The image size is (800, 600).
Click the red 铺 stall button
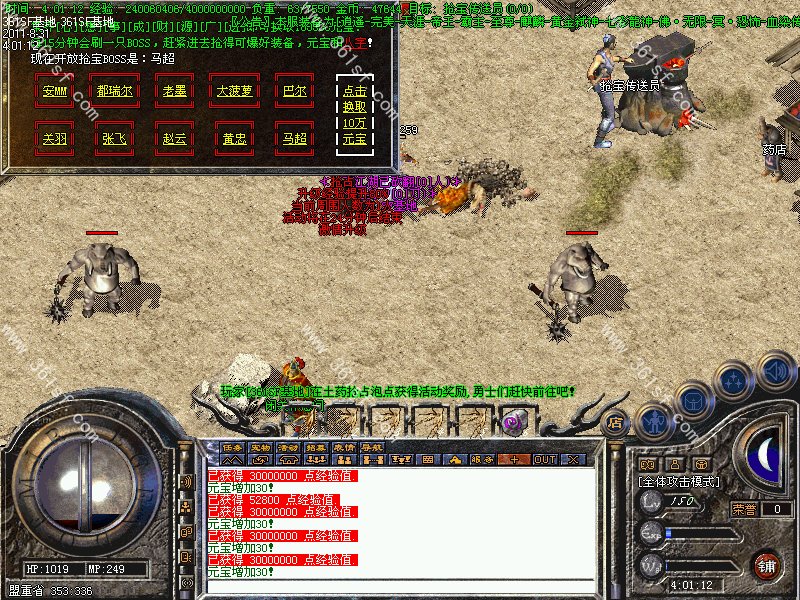(x=768, y=566)
